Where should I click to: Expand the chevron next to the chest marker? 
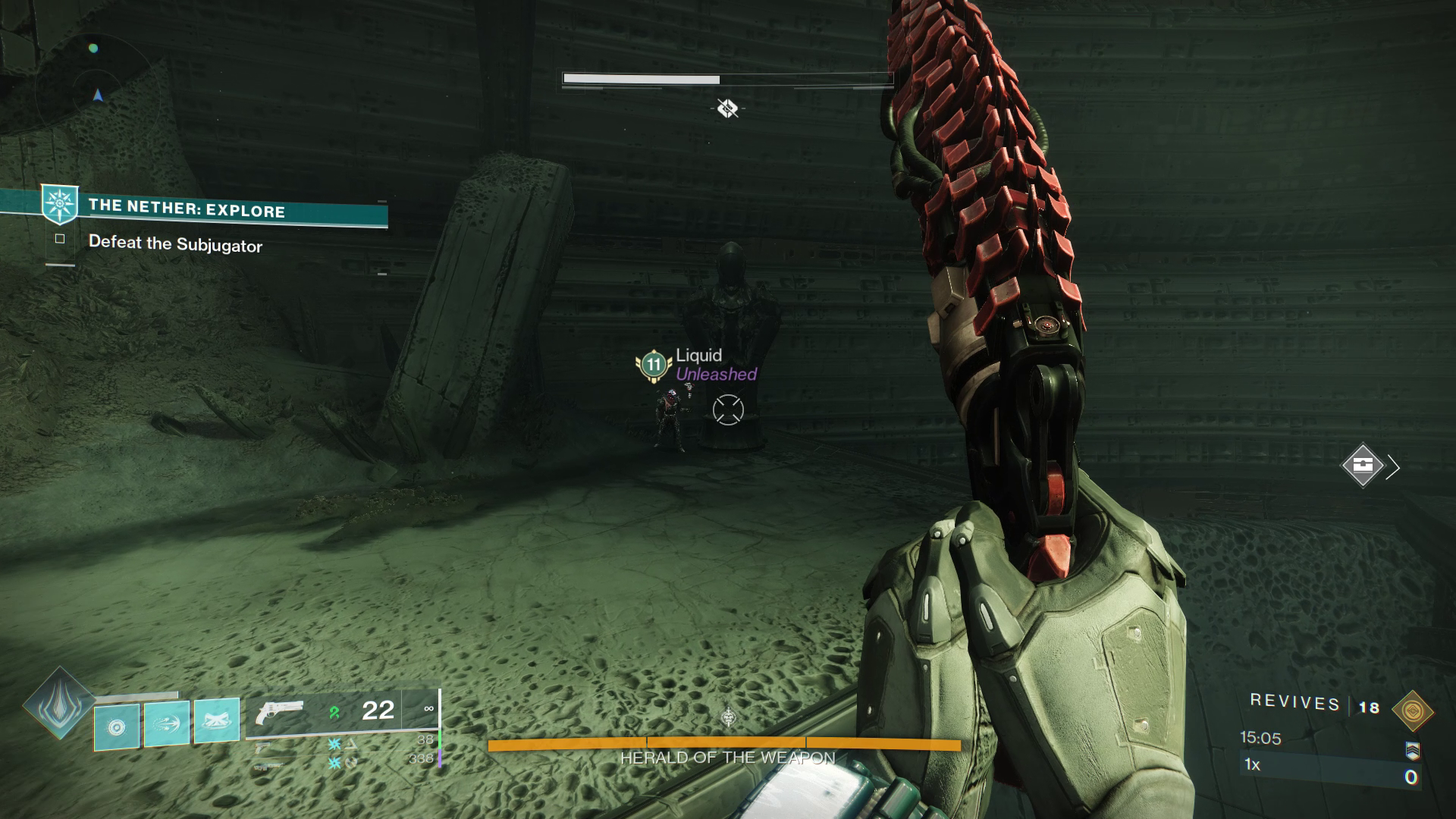[1393, 467]
